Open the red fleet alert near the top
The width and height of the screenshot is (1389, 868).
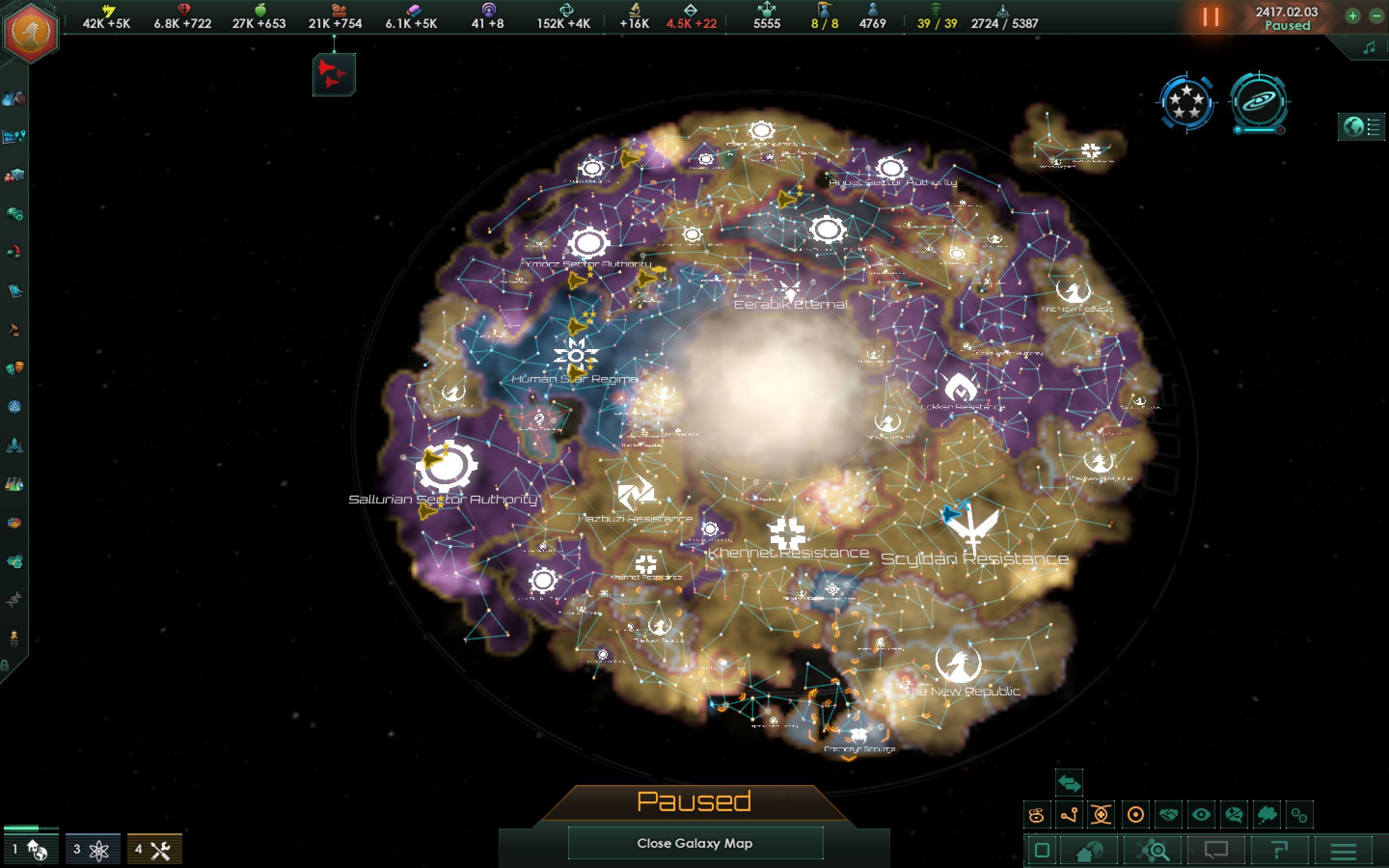[x=334, y=75]
